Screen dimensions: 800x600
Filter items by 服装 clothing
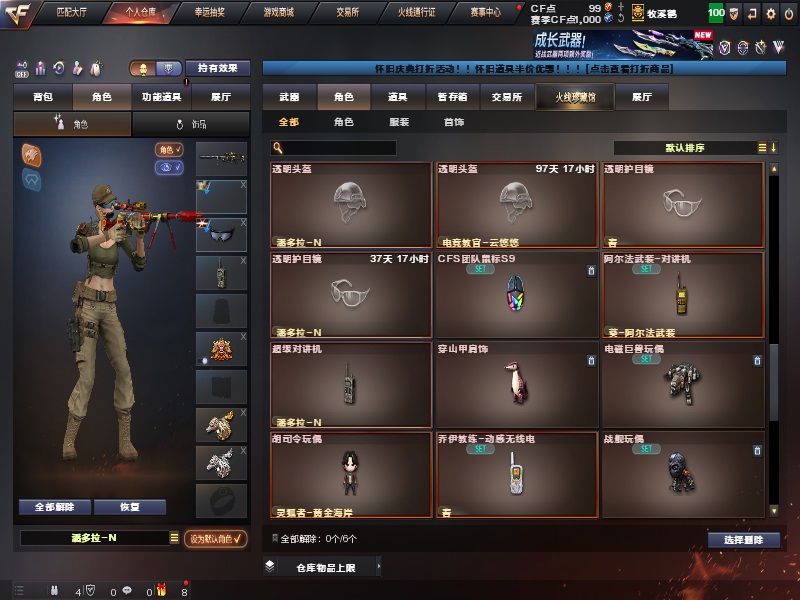398,122
